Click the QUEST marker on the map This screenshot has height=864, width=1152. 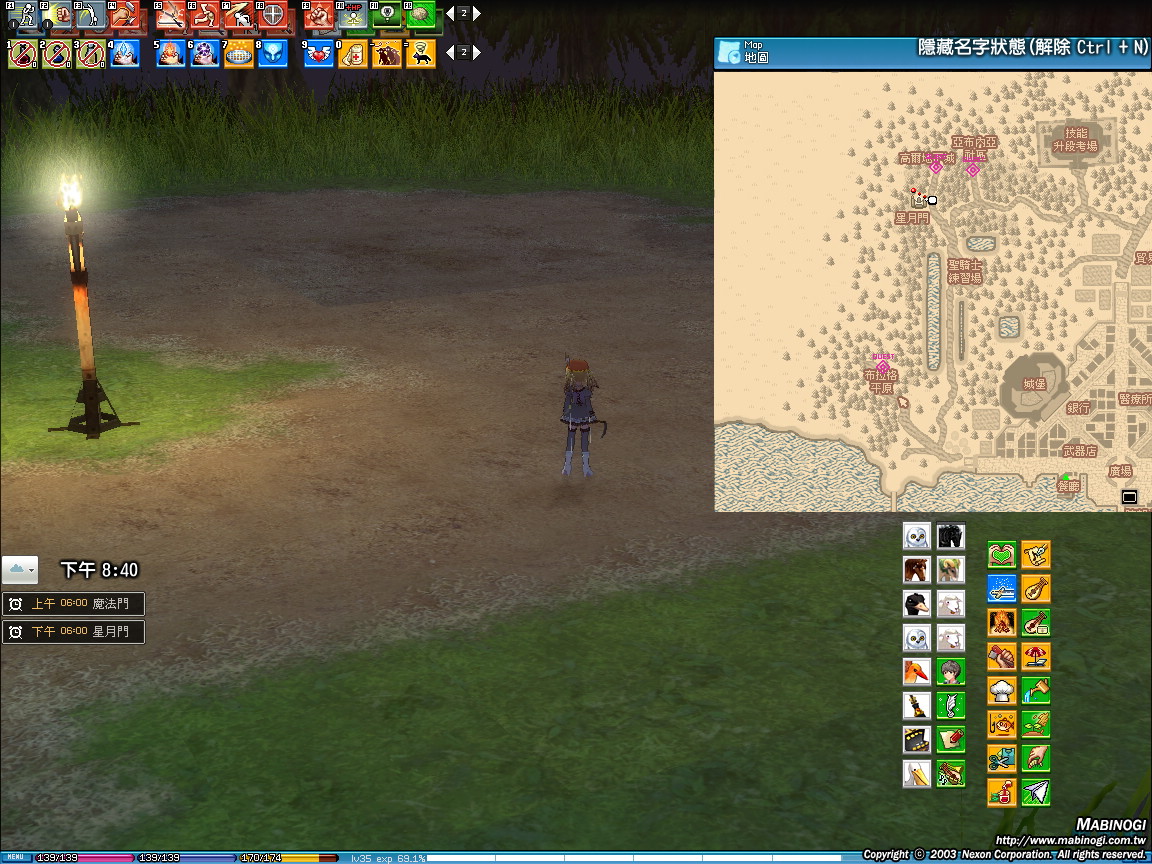[882, 364]
